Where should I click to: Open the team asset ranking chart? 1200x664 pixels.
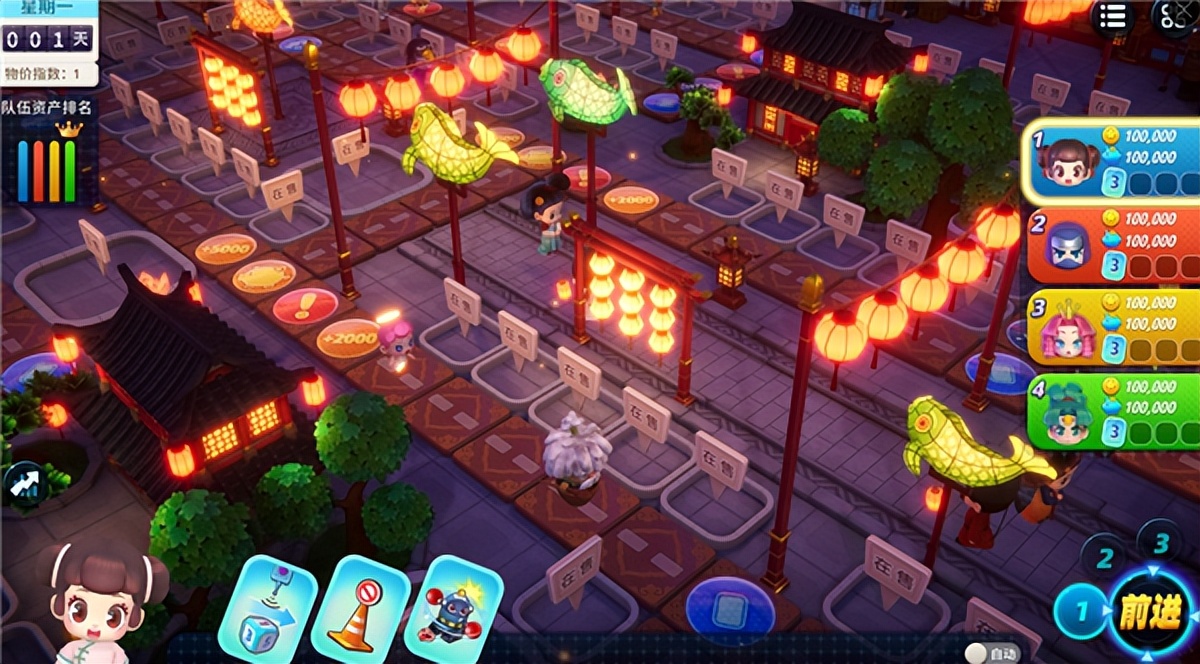[x=49, y=160]
